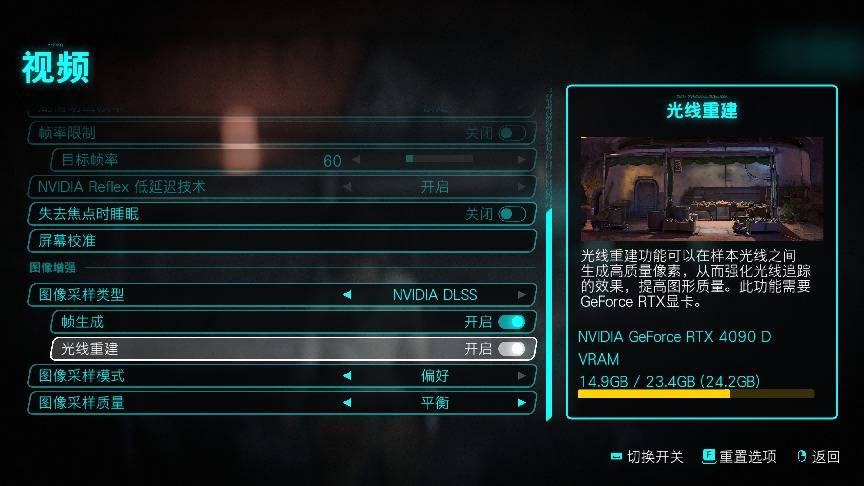Adjust the 目标帧率 slider bar

[x=460, y=160]
